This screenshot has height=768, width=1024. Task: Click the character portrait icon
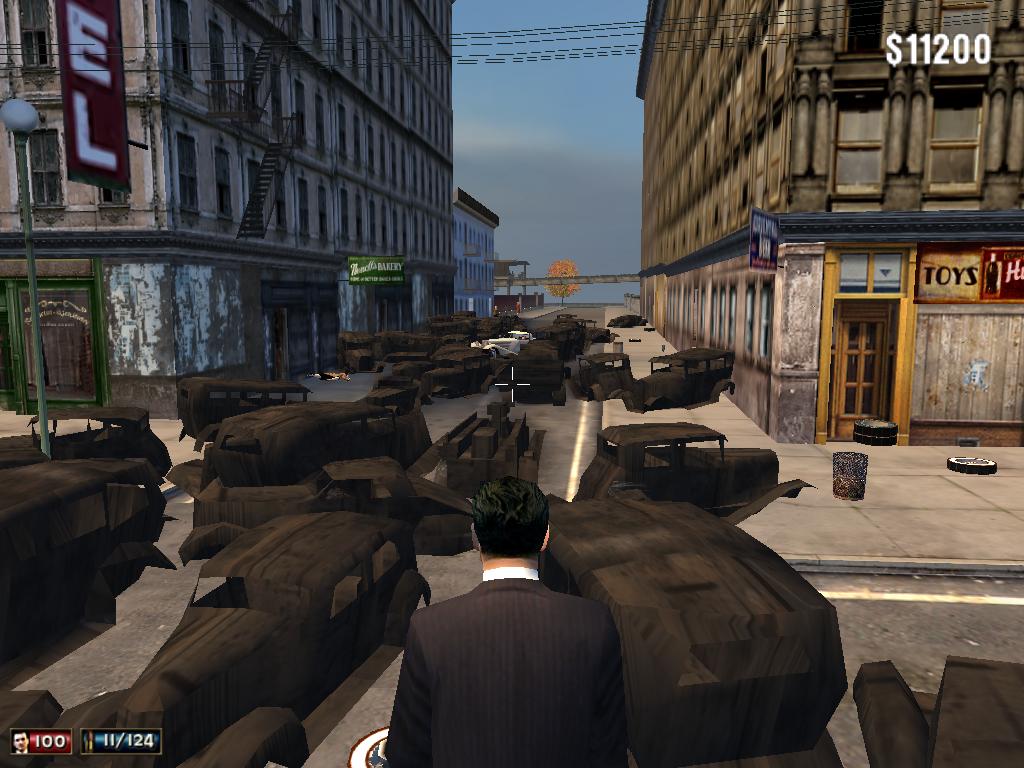(20, 741)
